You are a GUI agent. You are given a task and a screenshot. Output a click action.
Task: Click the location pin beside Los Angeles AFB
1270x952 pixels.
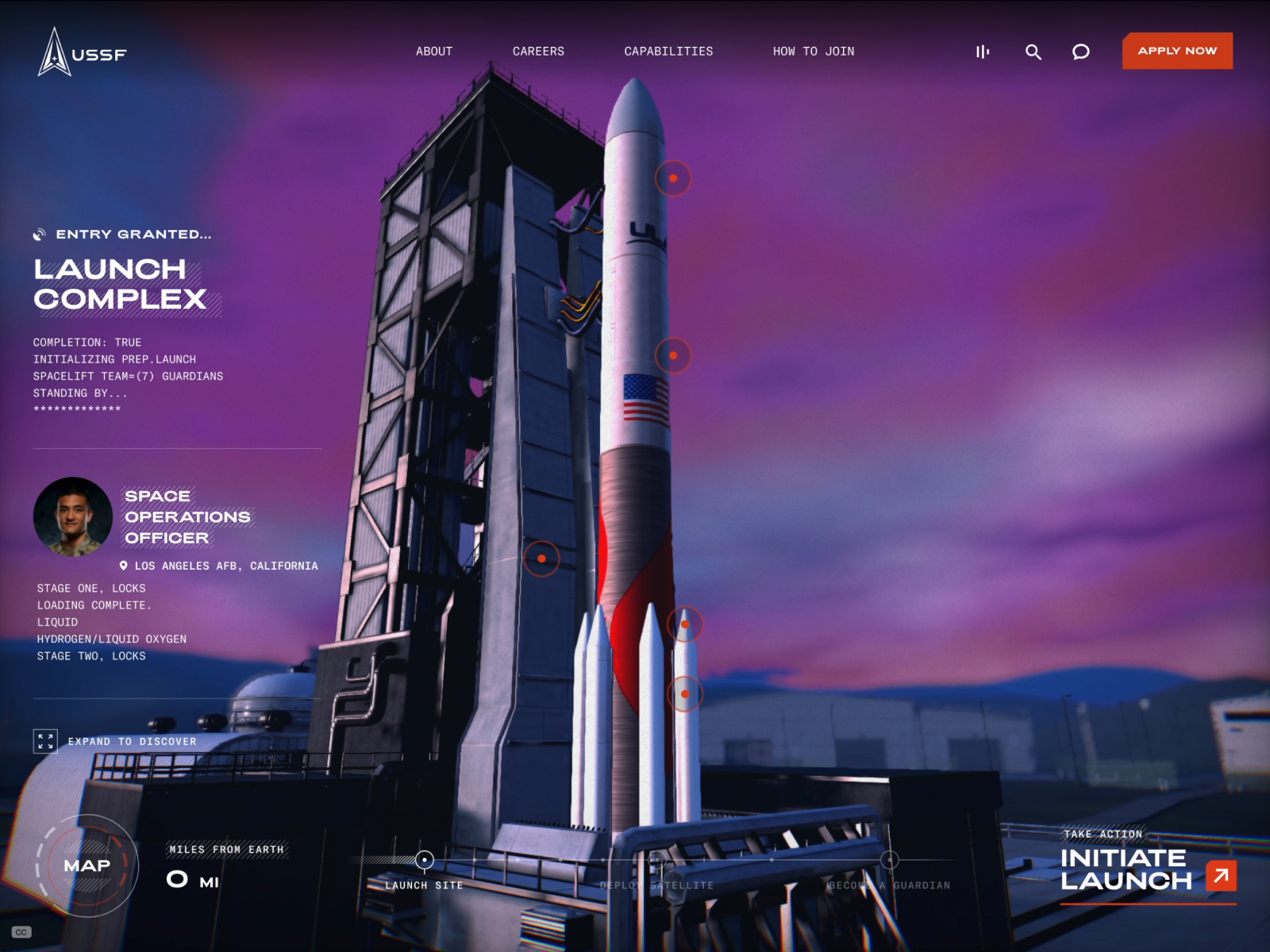tap(124, 565)
